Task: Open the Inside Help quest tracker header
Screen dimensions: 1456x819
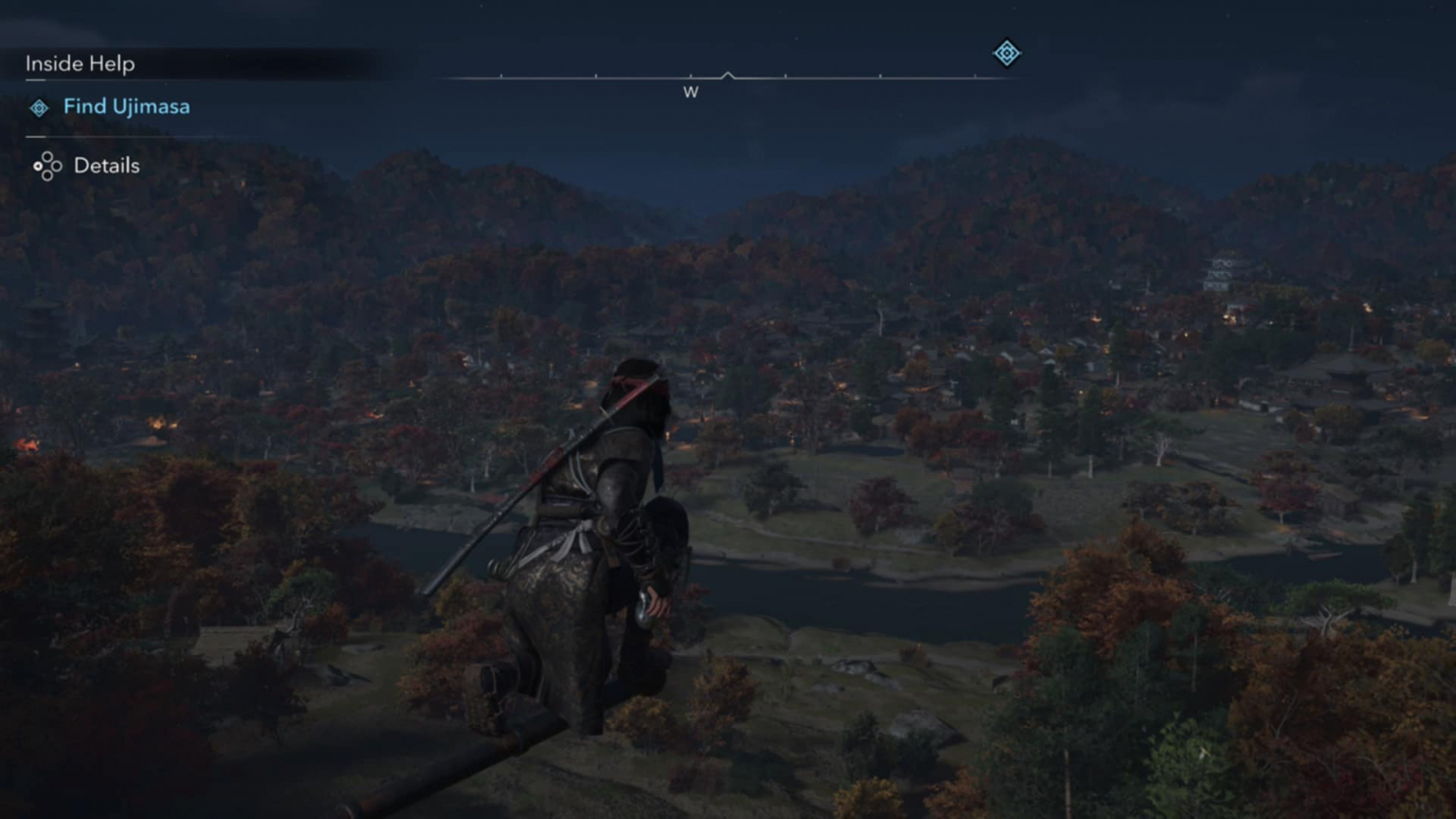Action: tap(80, 63)
